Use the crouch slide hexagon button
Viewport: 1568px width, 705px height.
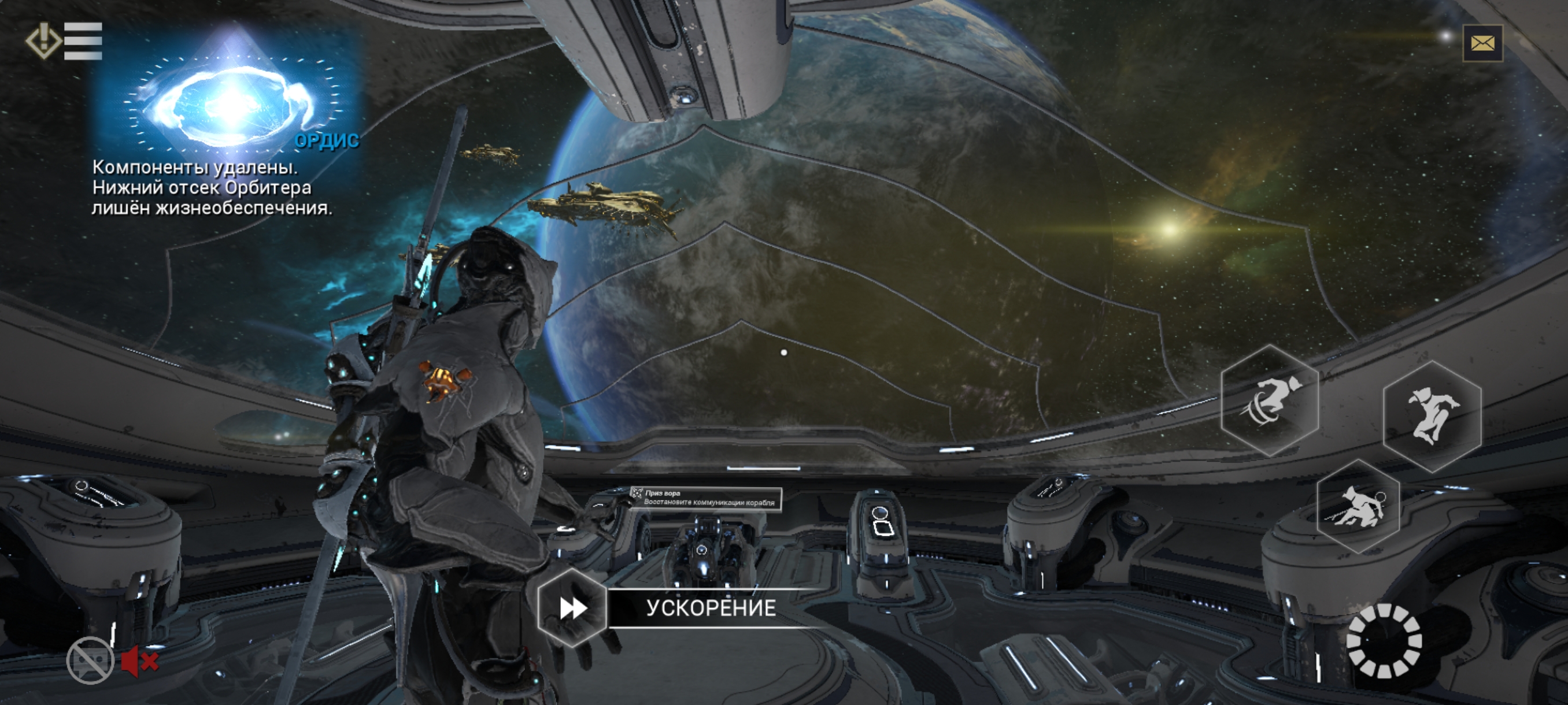(x=1358, y=506)
